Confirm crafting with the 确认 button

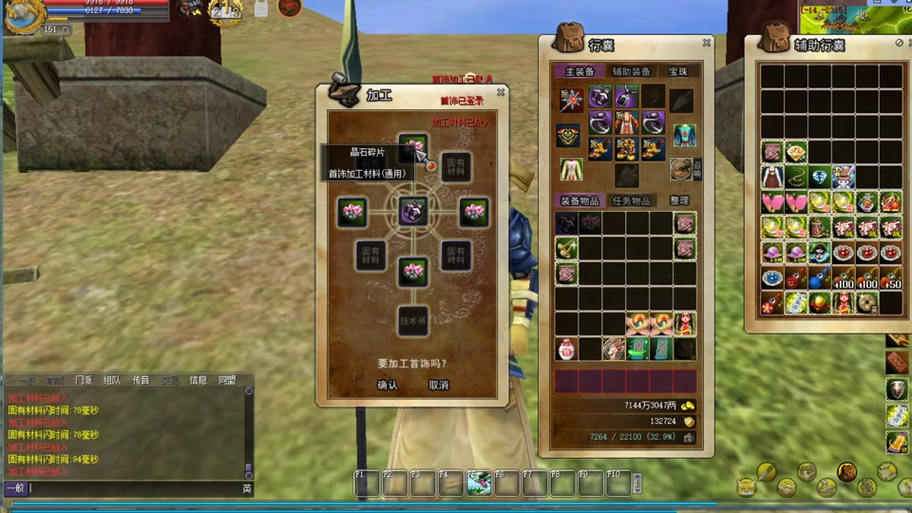tap(387, 385)
